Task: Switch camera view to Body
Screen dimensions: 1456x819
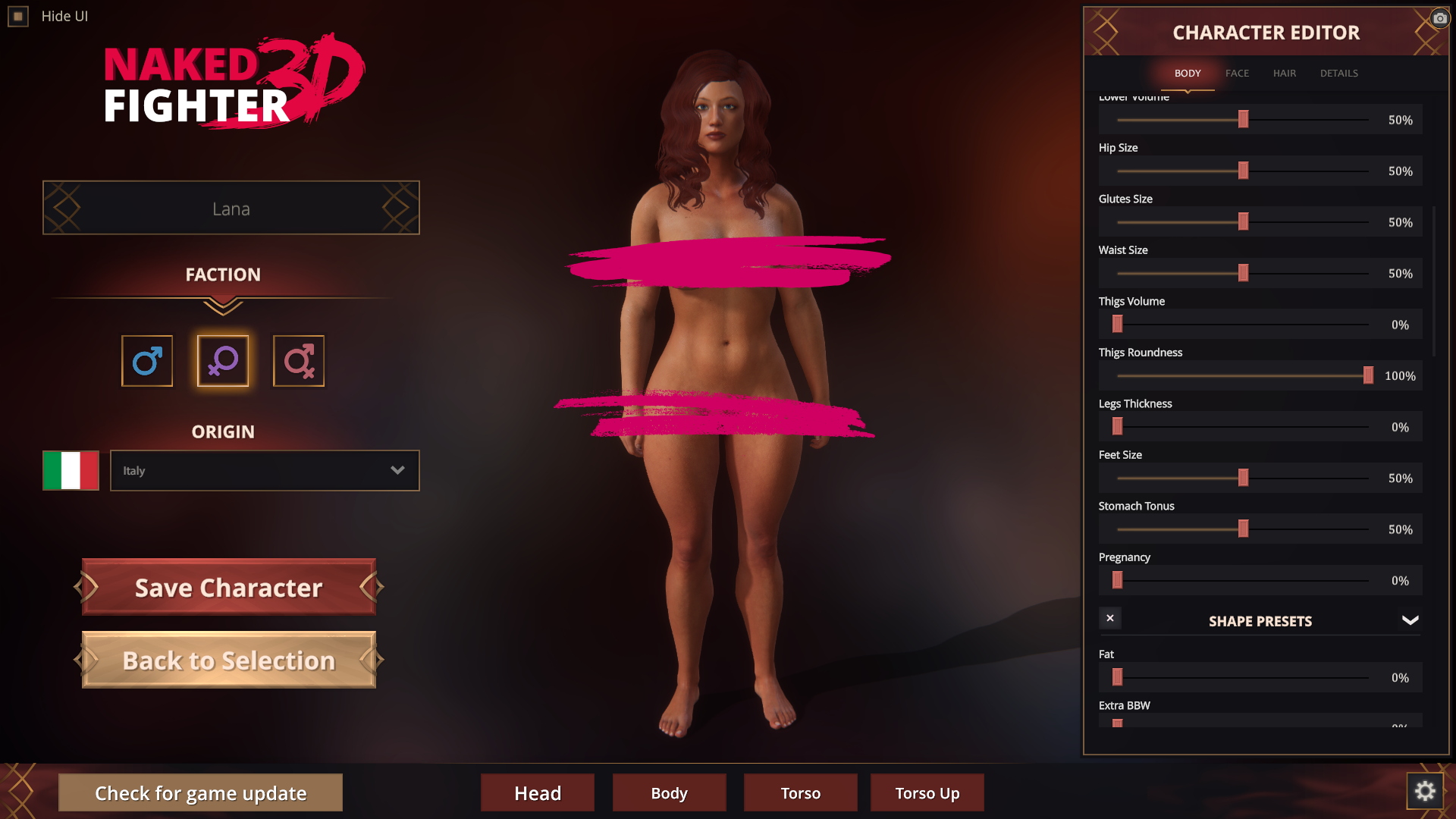Action: 669,793
